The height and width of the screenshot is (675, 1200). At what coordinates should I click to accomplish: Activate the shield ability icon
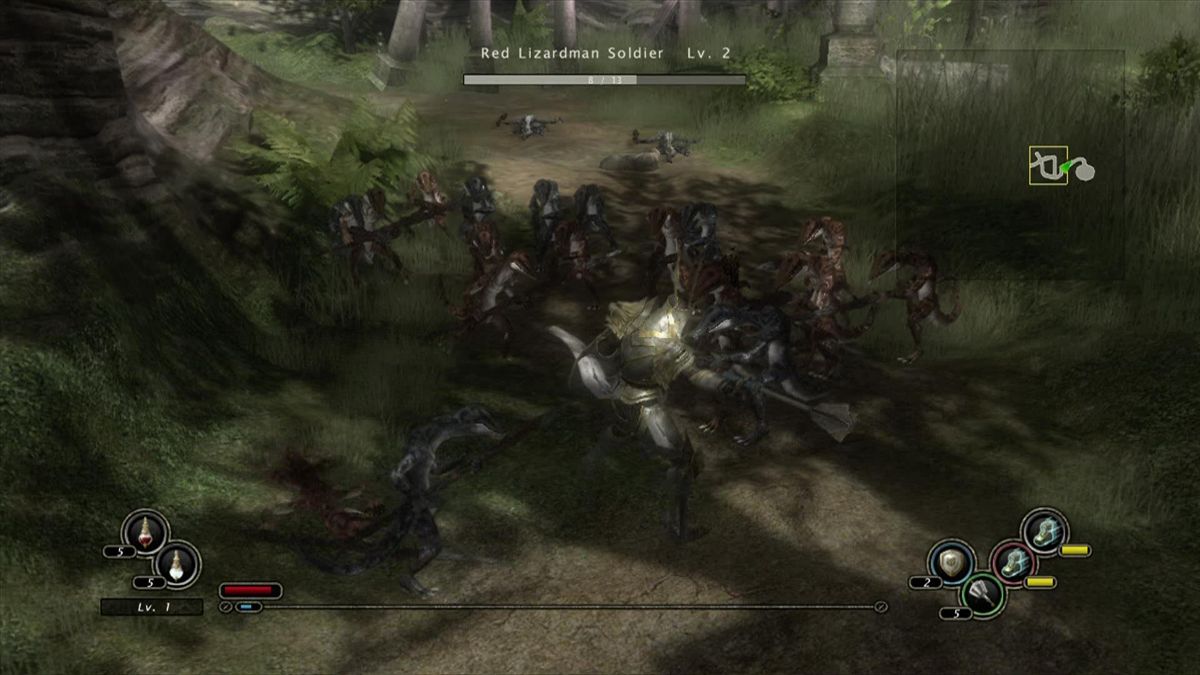point(951,562)
